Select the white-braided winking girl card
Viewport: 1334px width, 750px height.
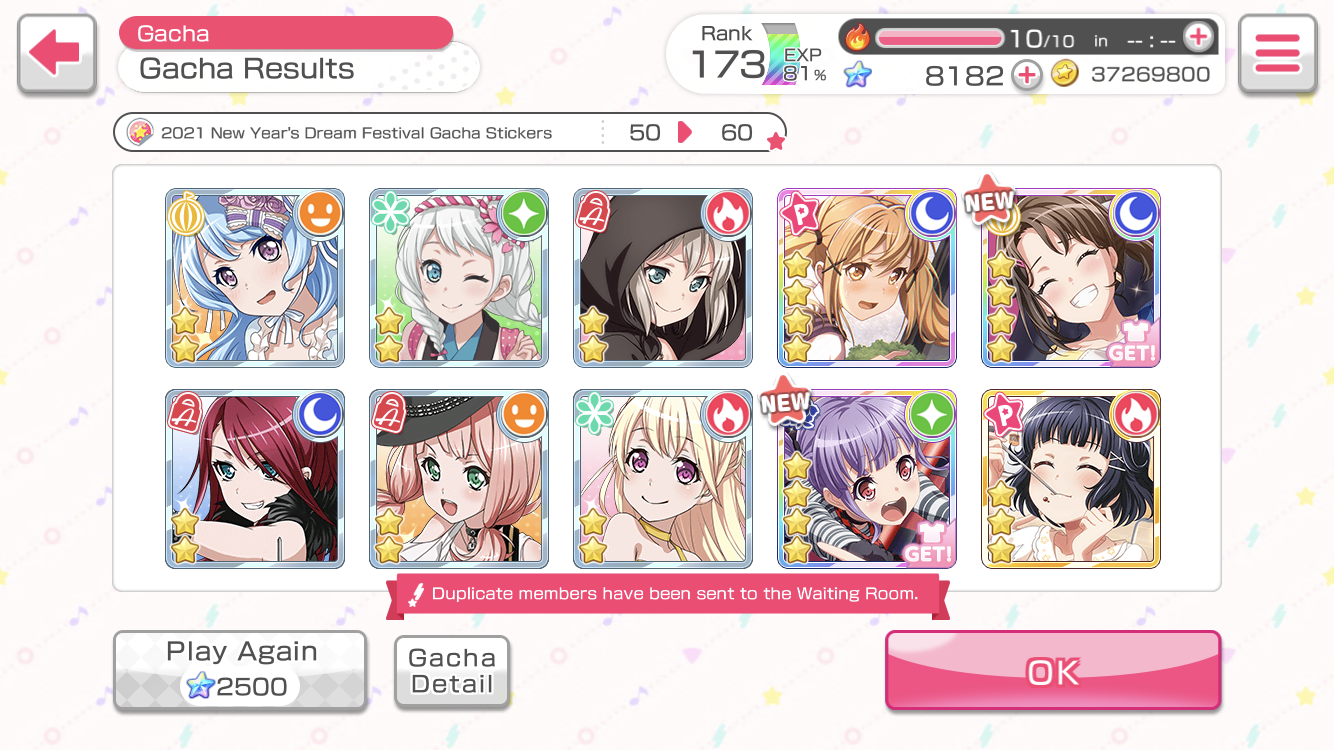(459, 278)
